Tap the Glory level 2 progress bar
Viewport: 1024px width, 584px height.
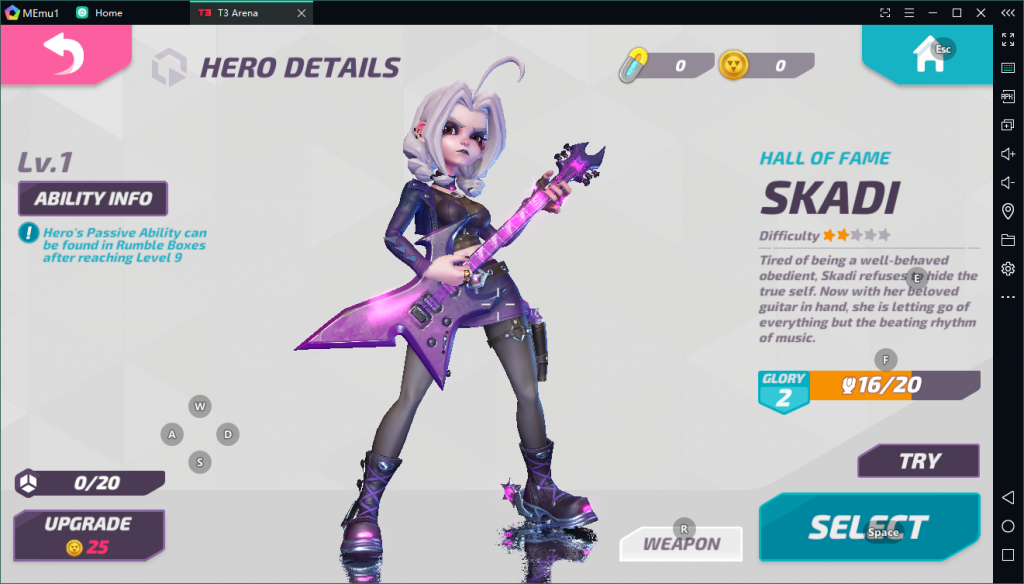(868, 386)
